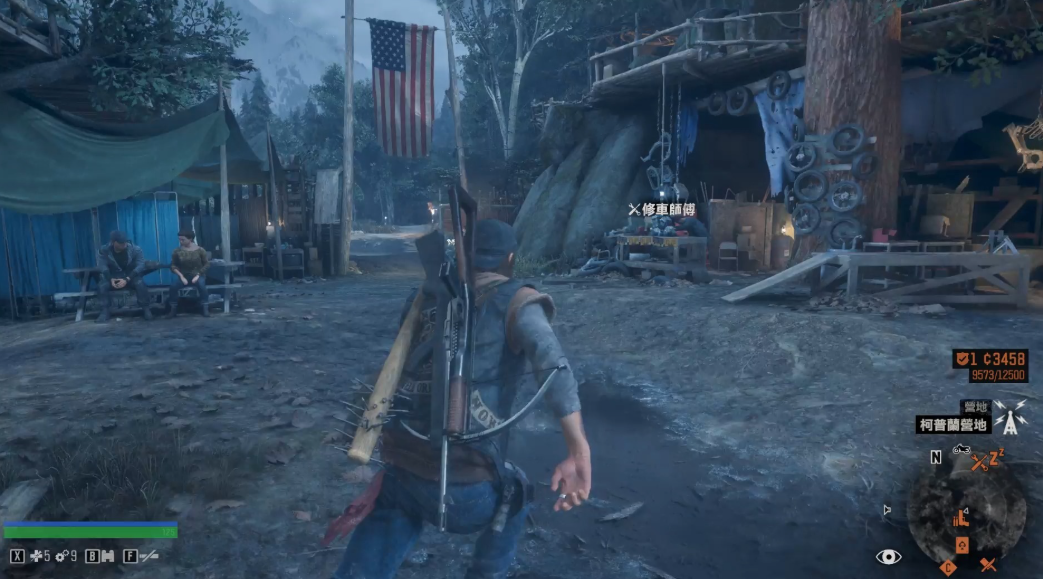Select the scrap gear icon
The height and width of the screenshot is (579, 1043).
coord(62,556)
